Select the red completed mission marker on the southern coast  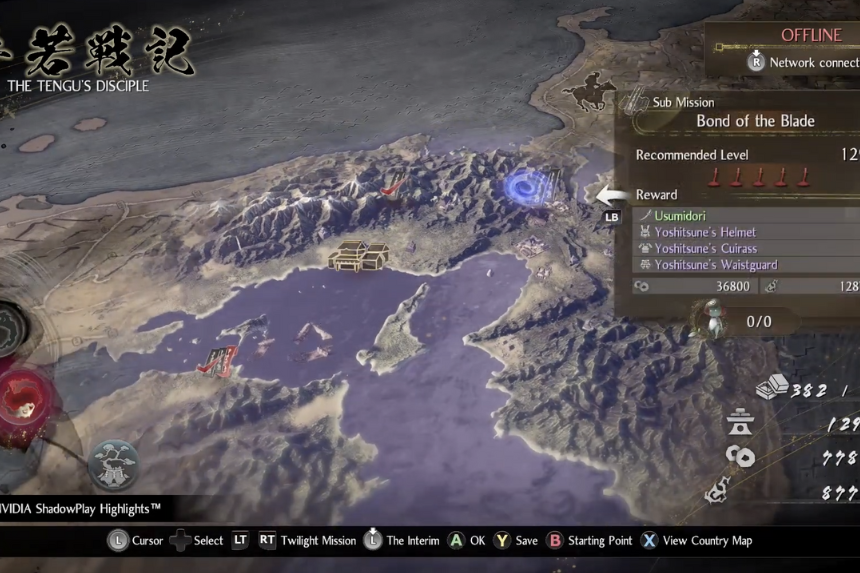coord(220,361)
